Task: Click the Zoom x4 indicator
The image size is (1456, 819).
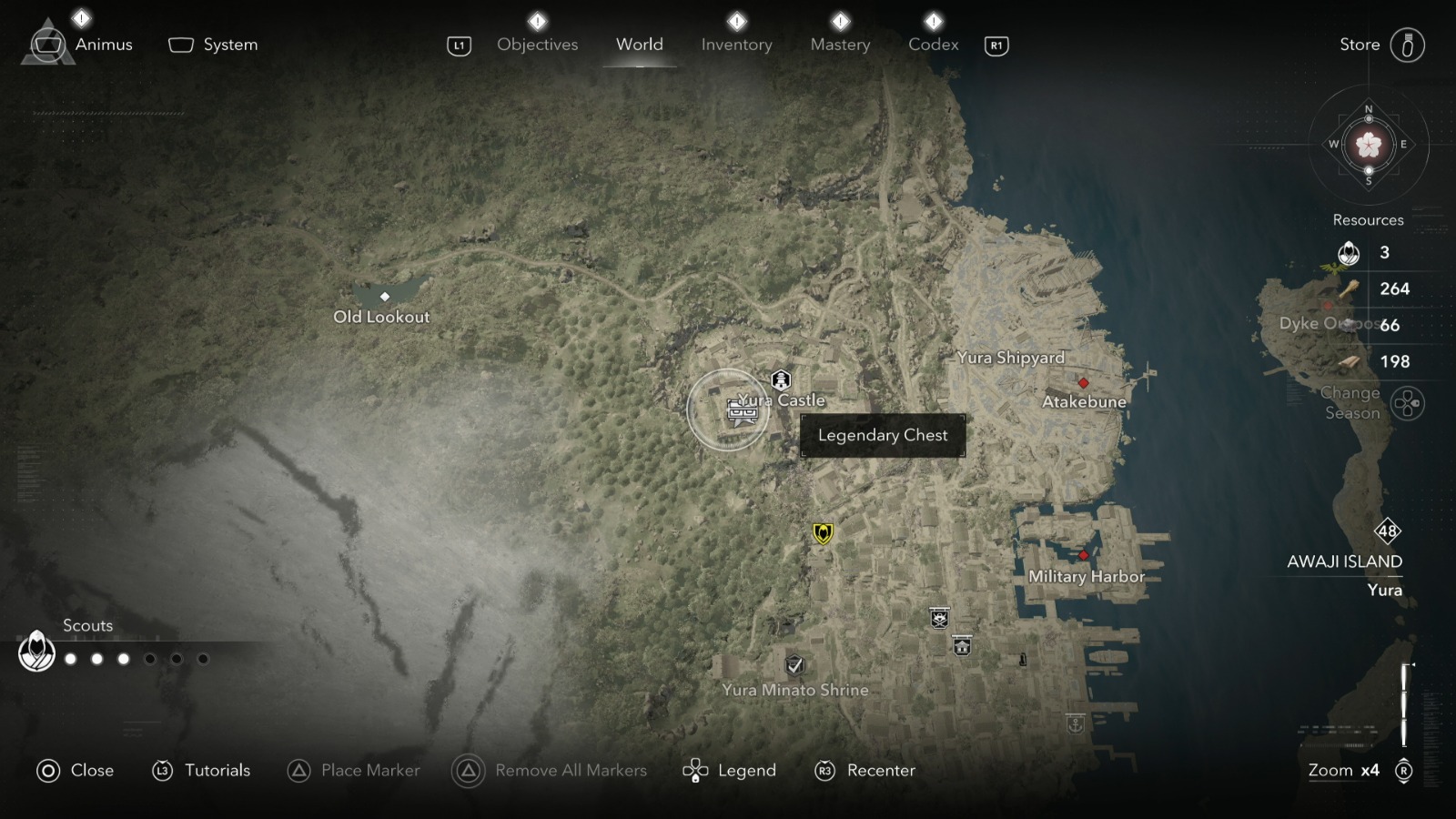Action: pos(1343,770)
